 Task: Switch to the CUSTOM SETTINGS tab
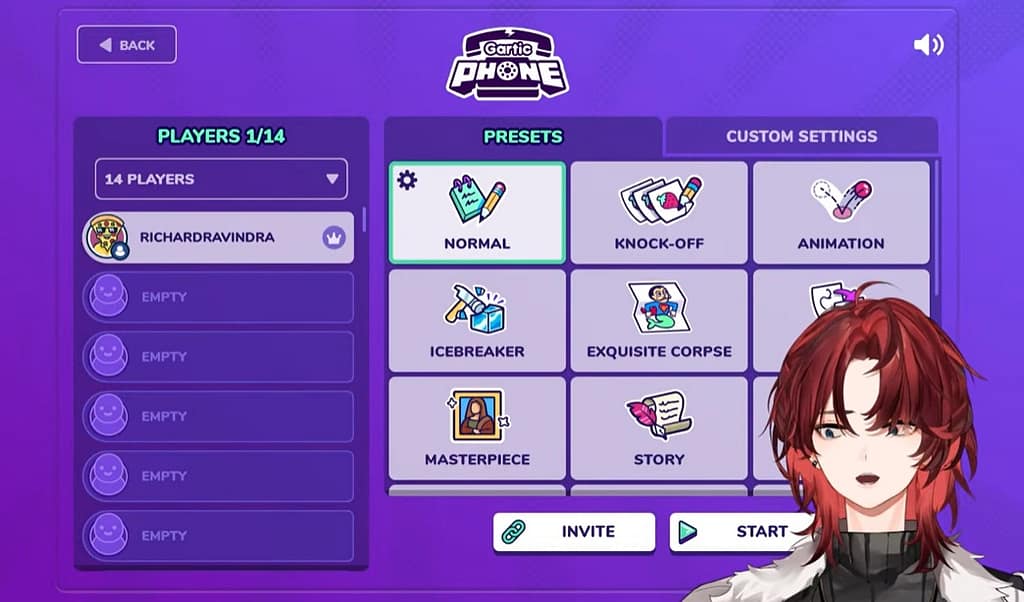click(x=801, y=136)
